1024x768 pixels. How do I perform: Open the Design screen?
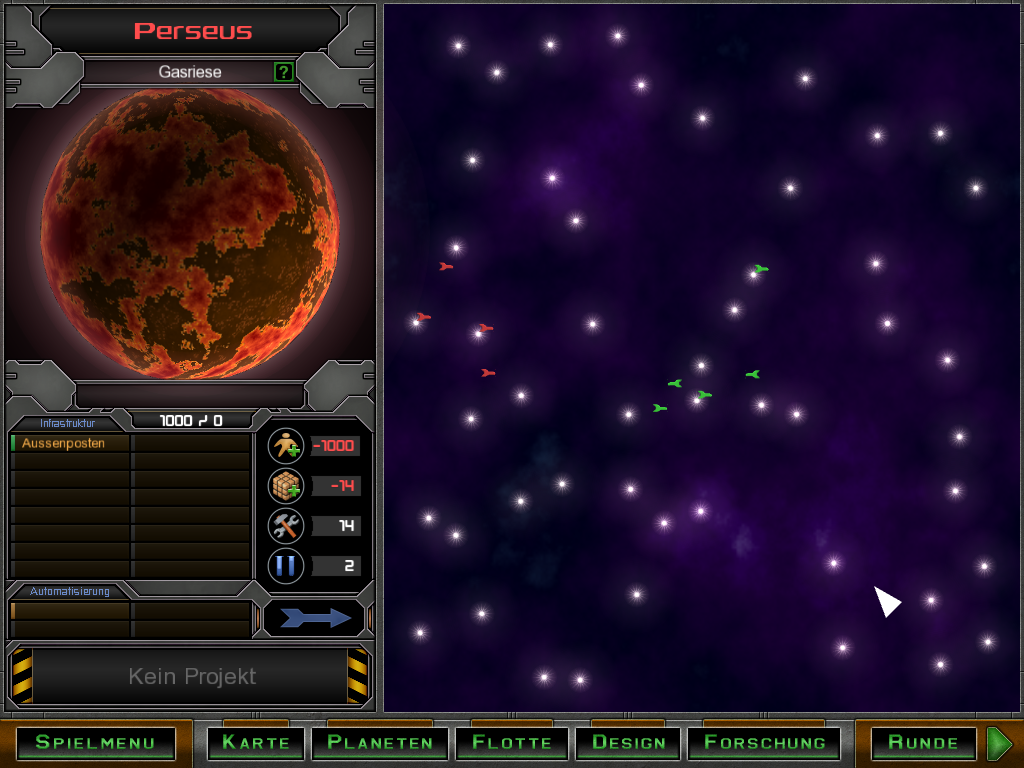tap(629, 742)
